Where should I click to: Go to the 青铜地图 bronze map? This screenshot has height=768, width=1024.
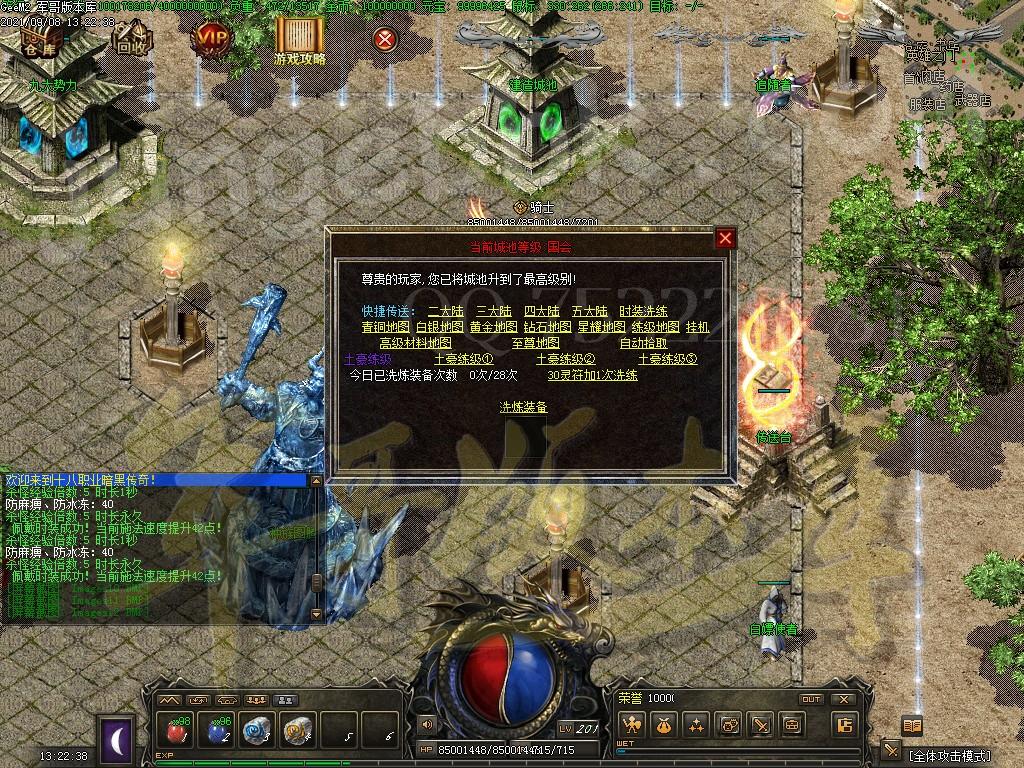385,327
